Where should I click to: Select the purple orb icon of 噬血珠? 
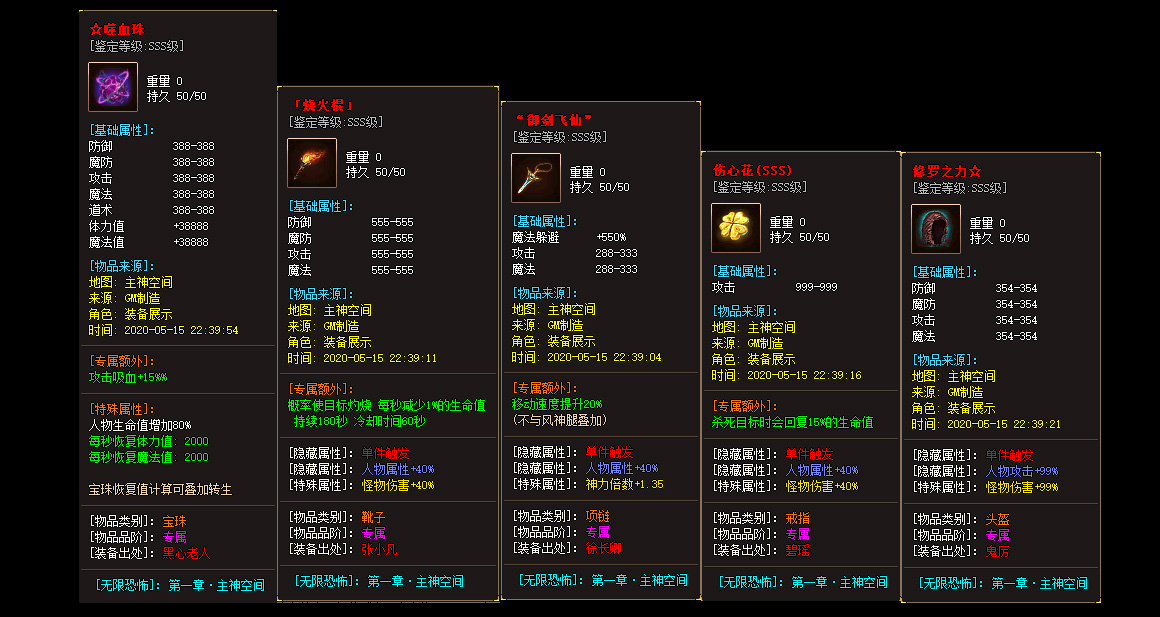(113, 87)
